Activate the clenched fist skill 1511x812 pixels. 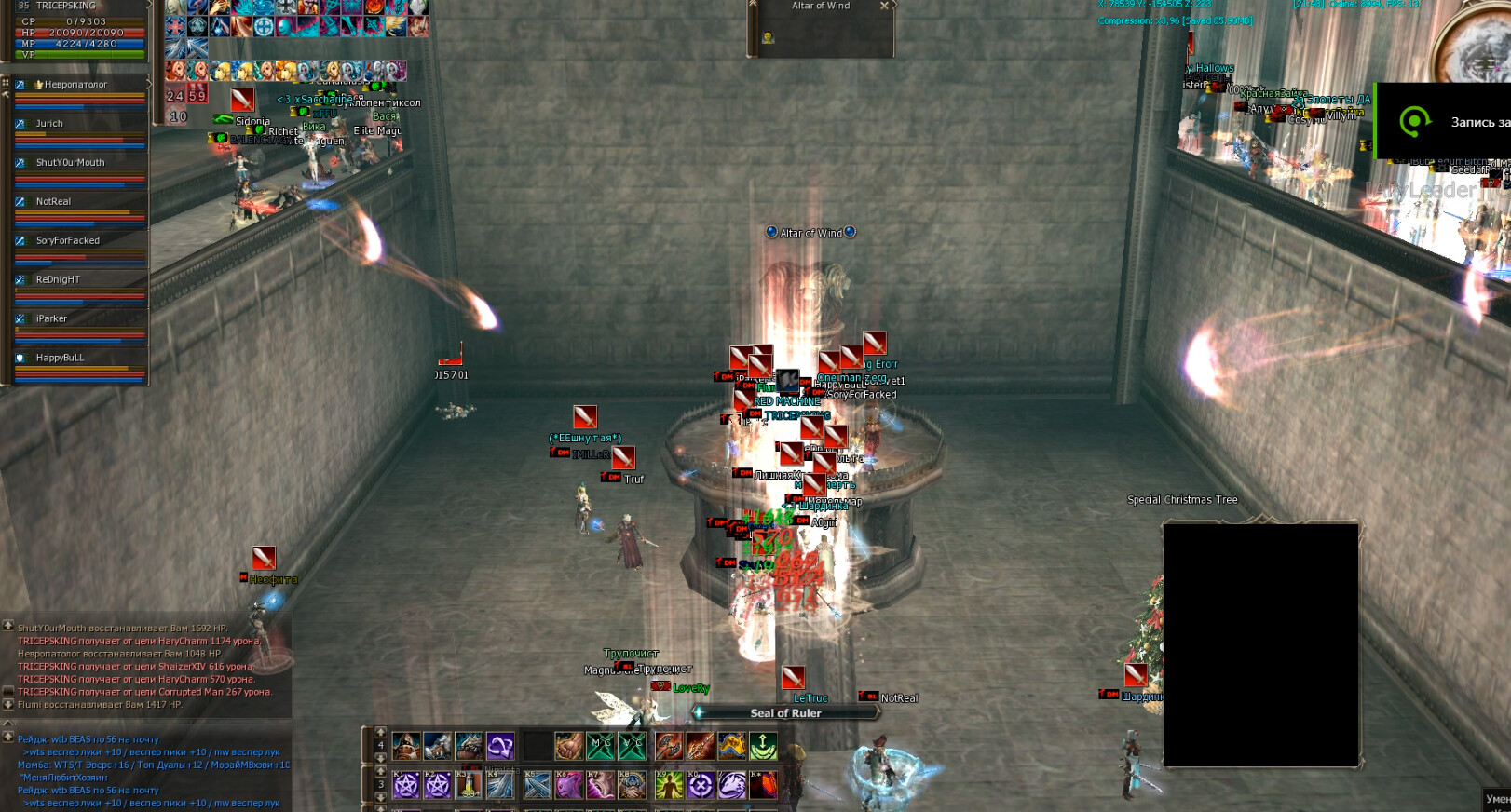[569, 746]
